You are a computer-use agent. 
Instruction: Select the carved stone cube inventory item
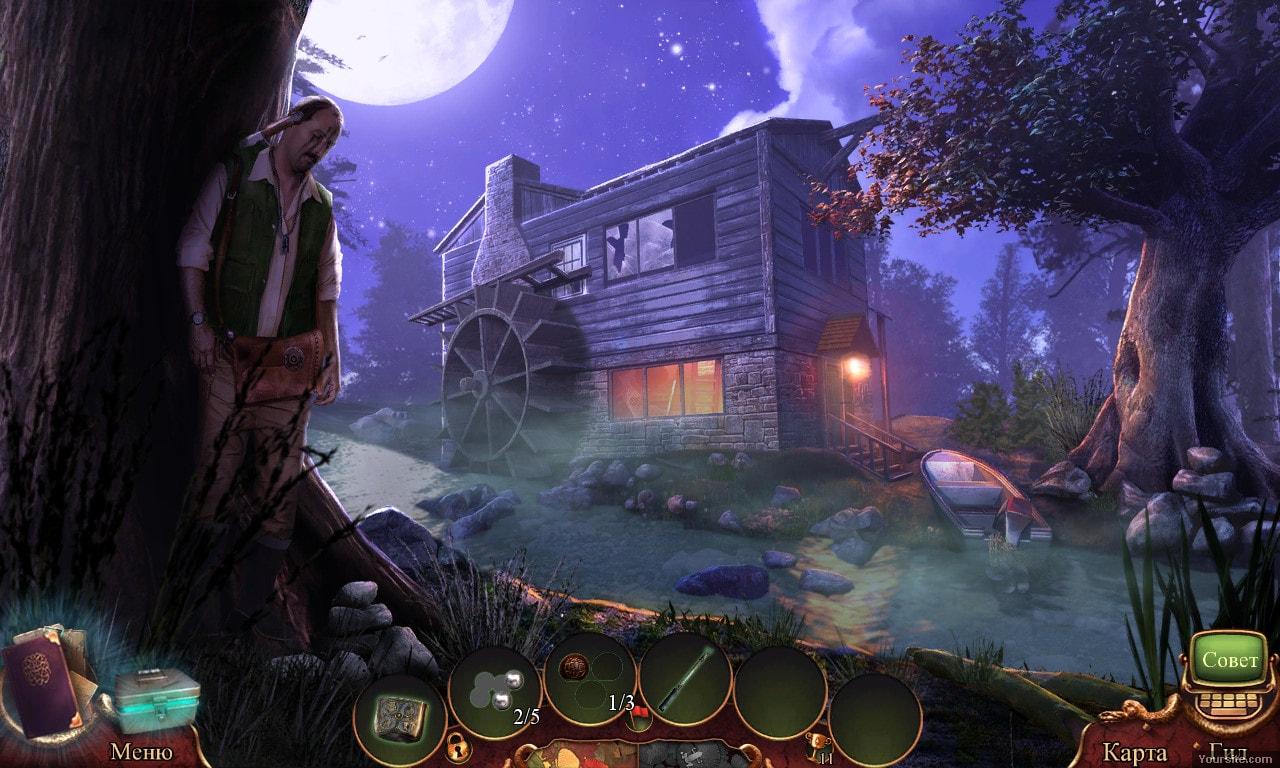[x=399, y=714]
